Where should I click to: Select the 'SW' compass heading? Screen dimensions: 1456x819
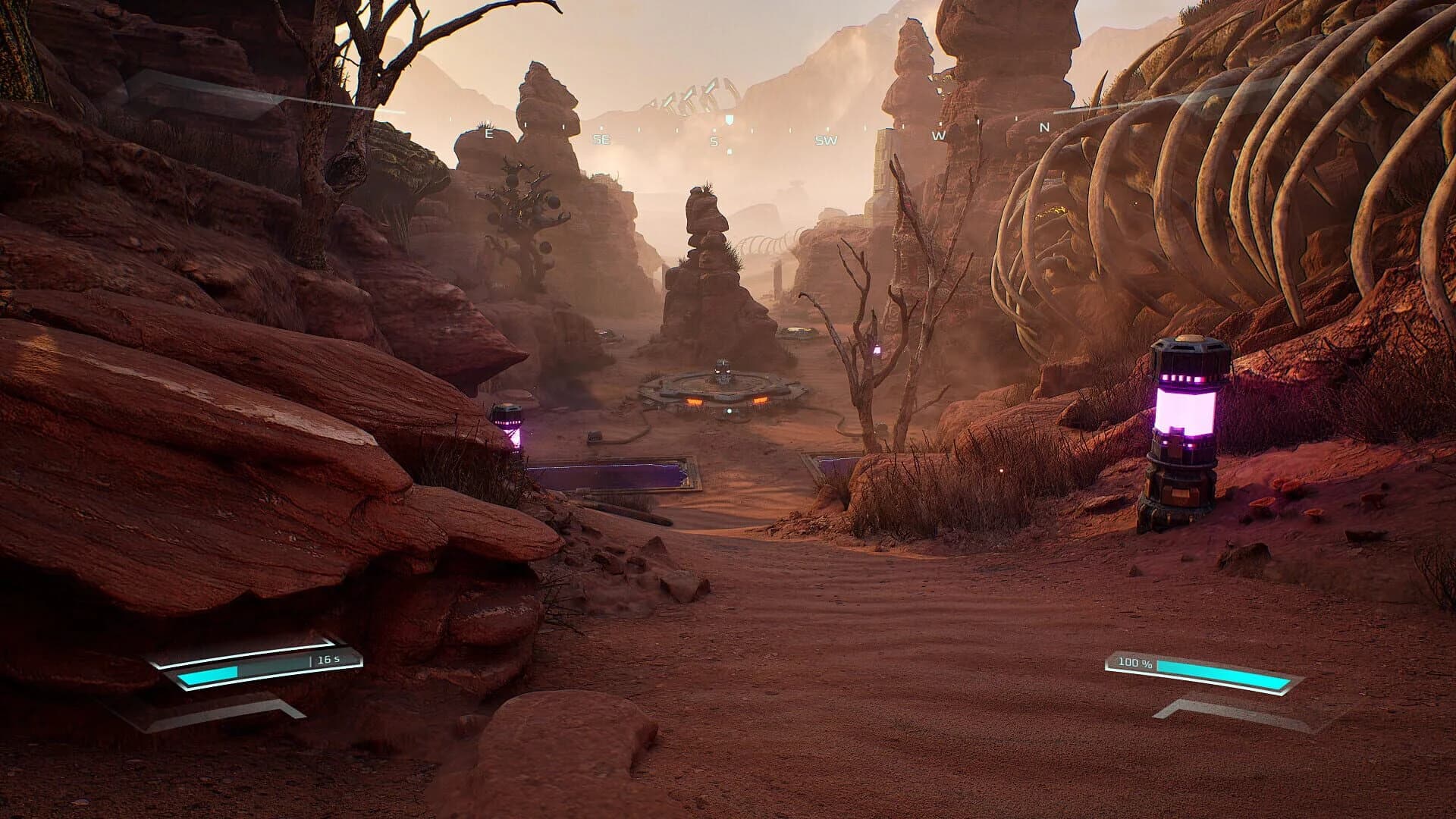[827, 140]
